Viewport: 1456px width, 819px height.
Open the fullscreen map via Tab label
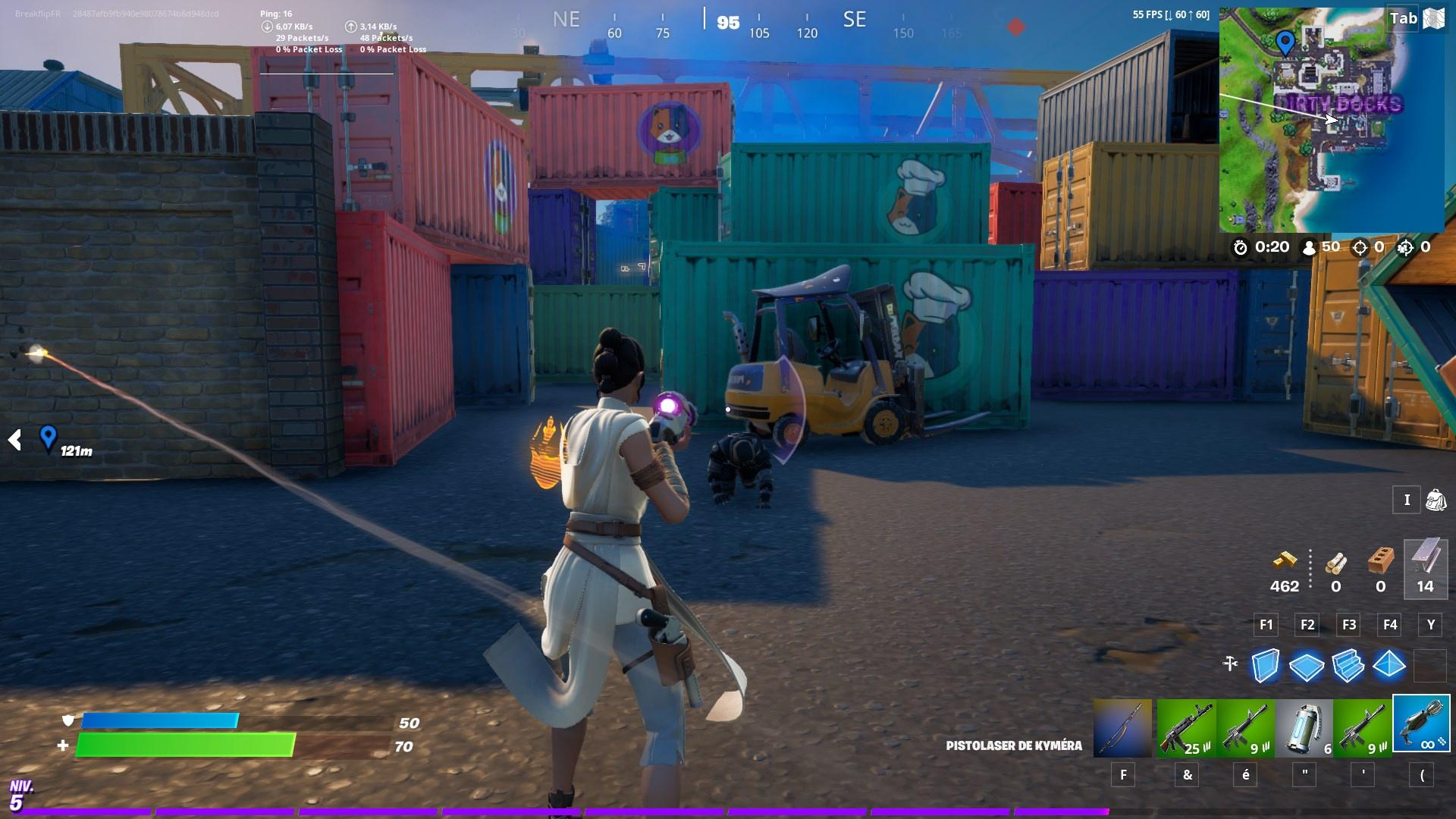[1403, 19]
